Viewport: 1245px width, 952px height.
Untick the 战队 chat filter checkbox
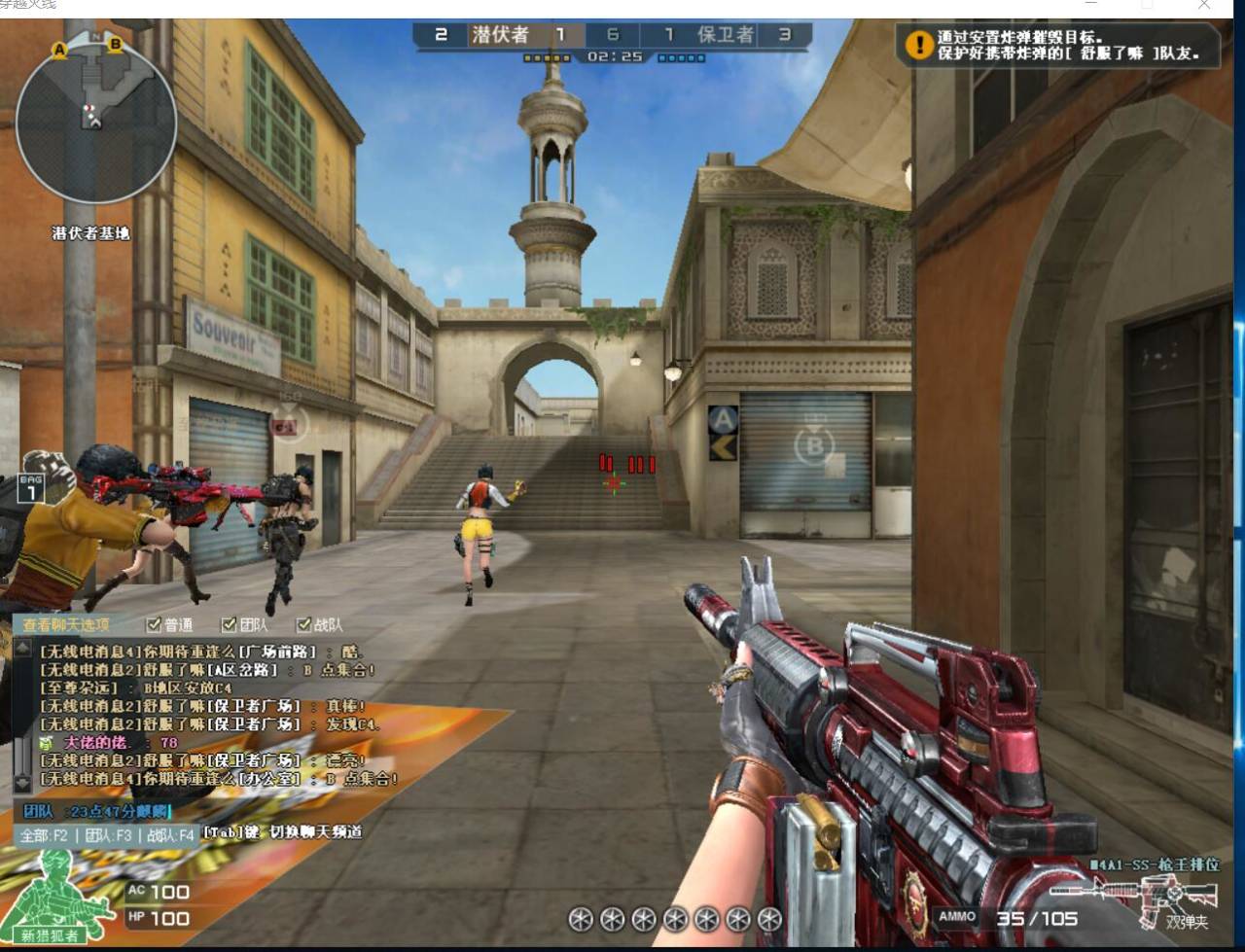(303, 624)
